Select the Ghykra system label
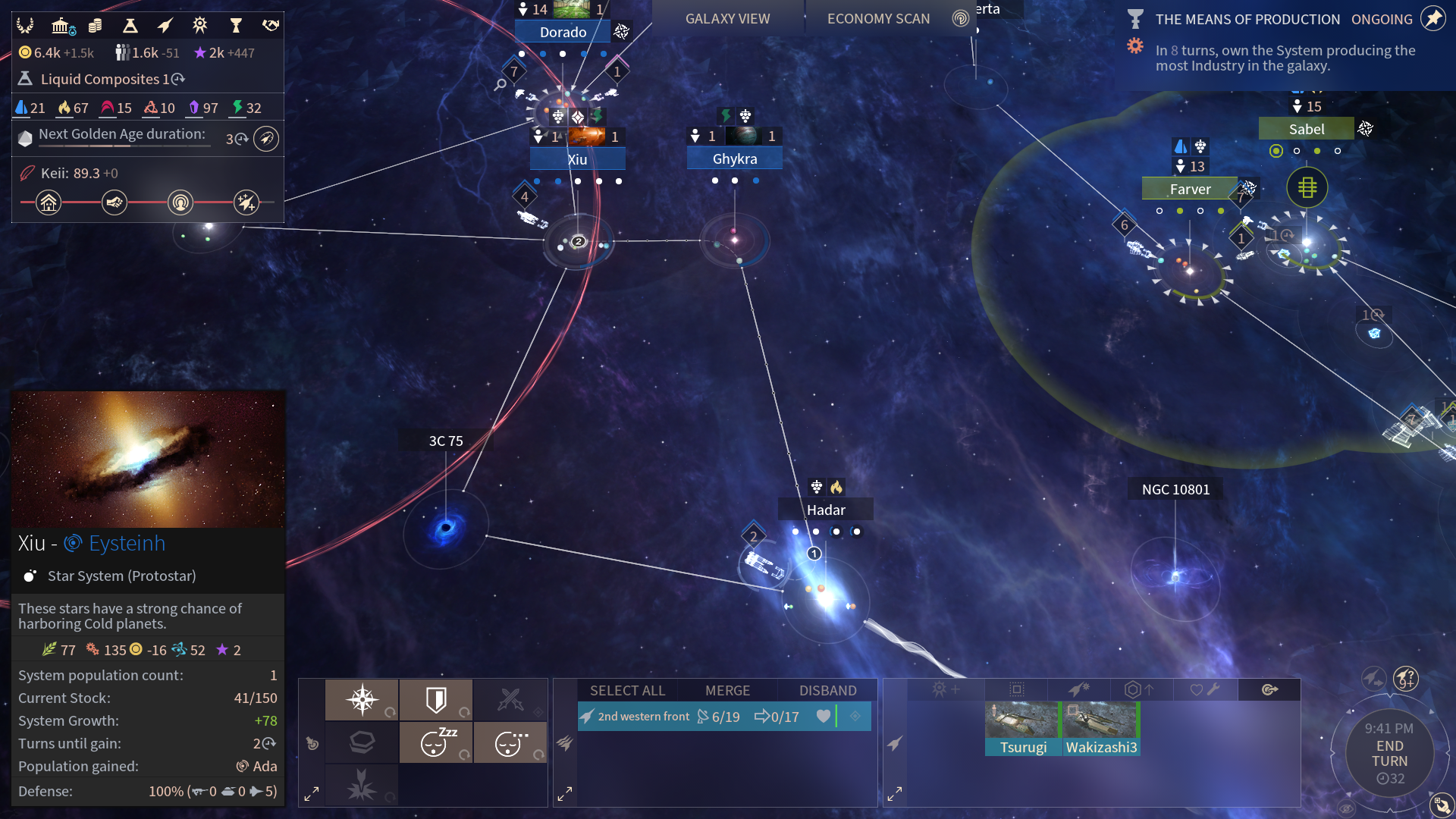 click(734, 158)
